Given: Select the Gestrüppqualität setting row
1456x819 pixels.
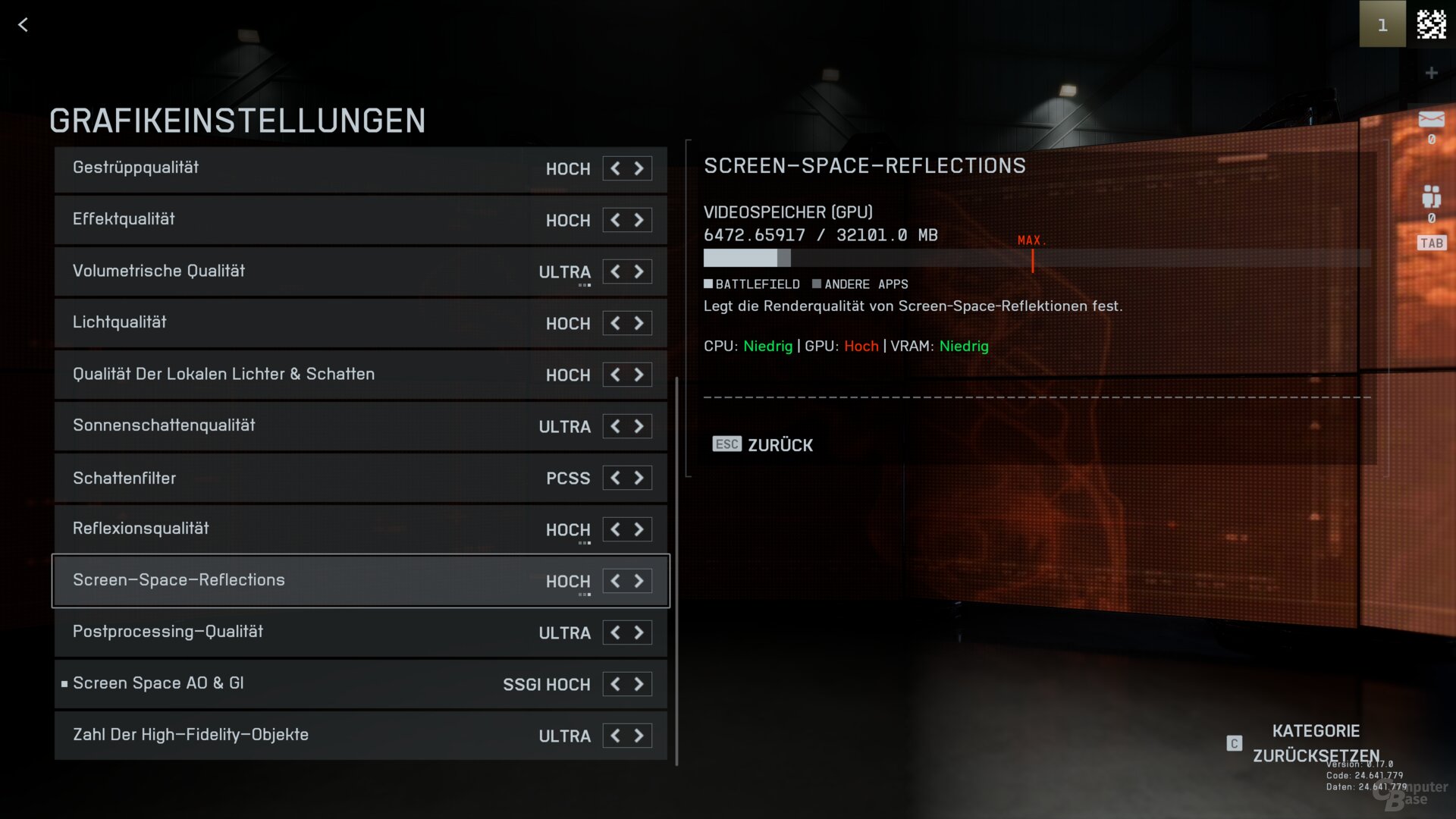Looking at the screenshot, I should pyautogui.click(x=303, y=168).
